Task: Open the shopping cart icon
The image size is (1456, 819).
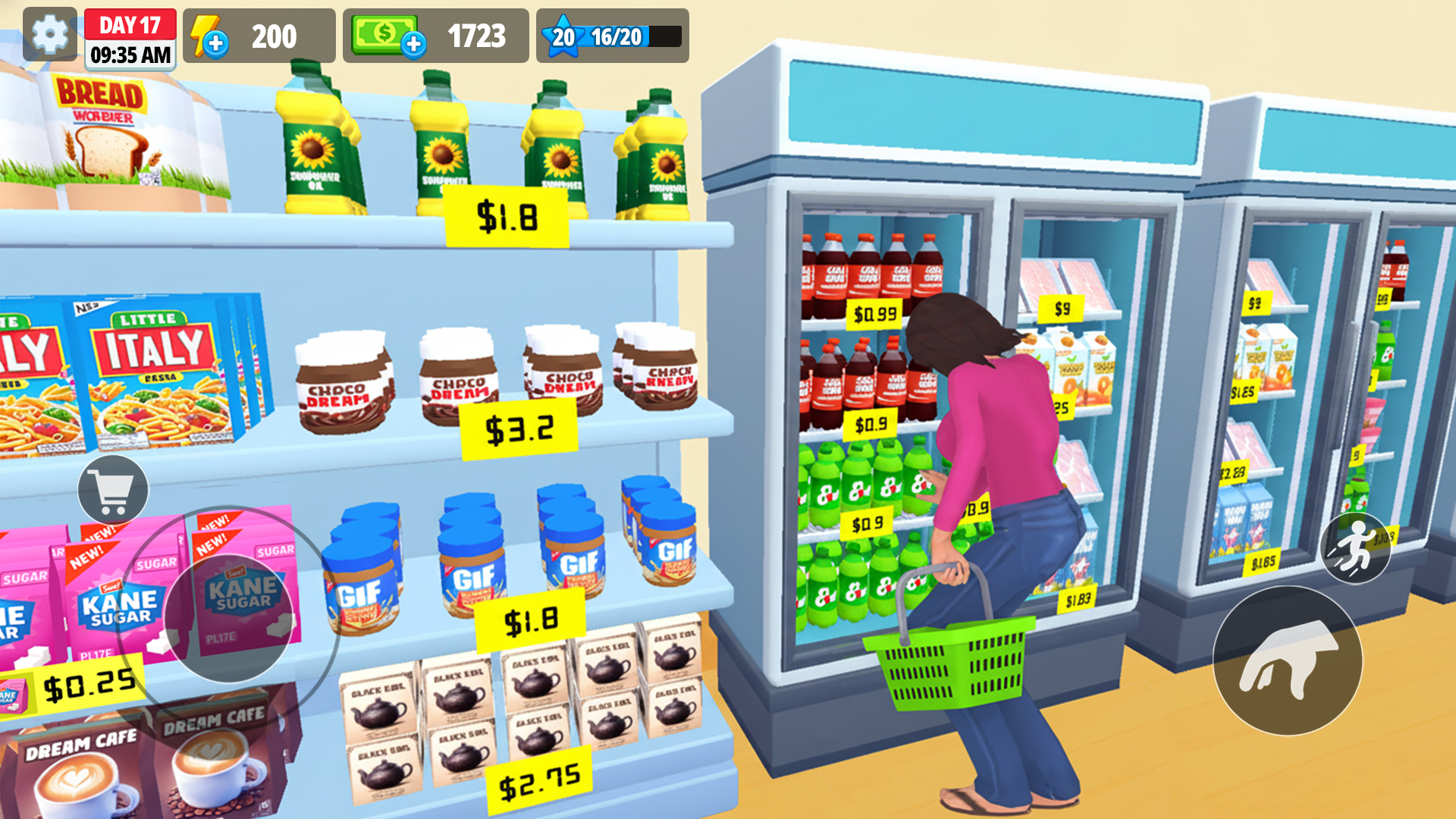Action: (114, 489)
